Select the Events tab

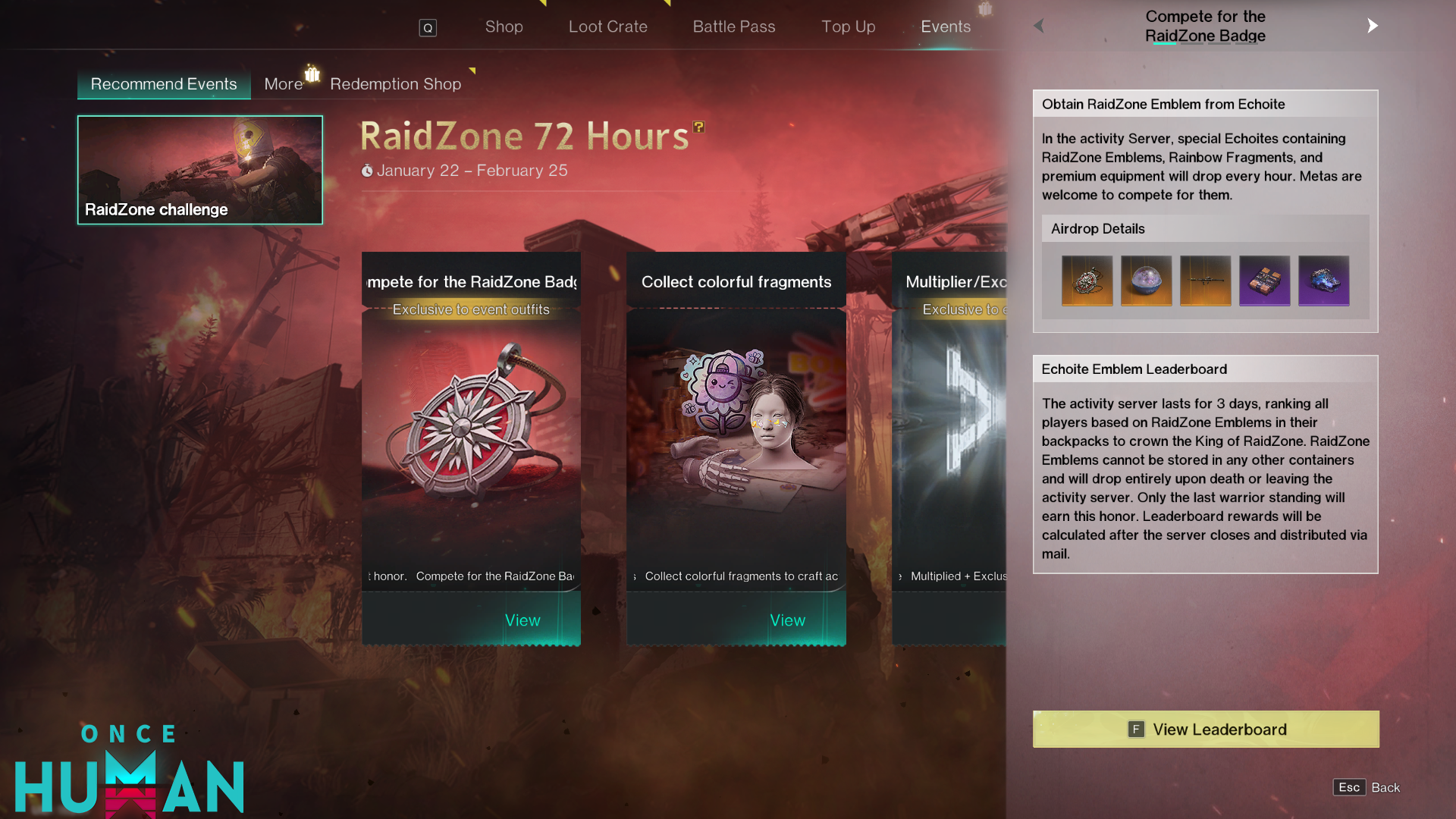point(945,27)
